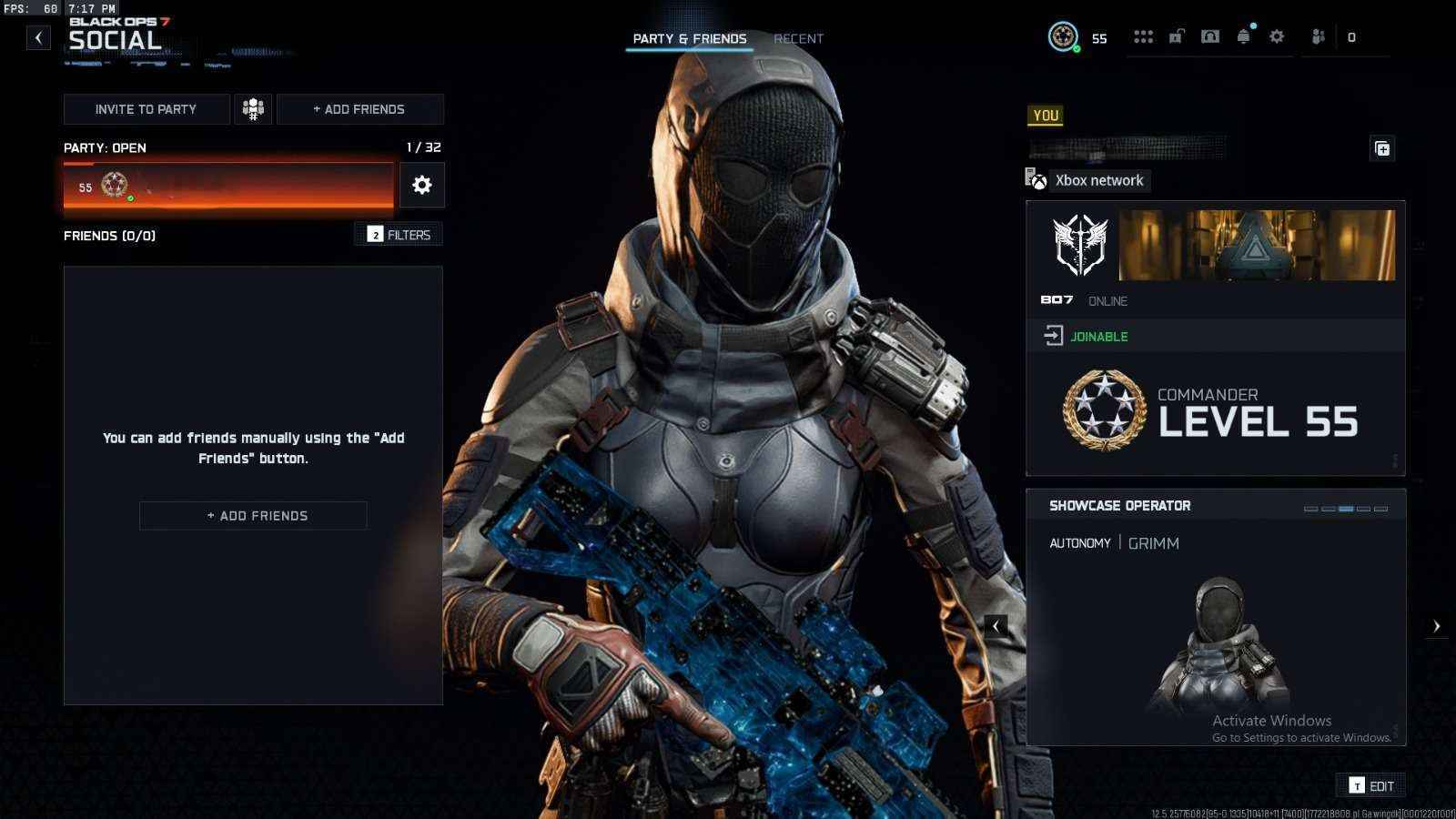Viewport: 1456px width, 819px height.
Task: Open the notifications bell icon
Action: [1244, 36]
